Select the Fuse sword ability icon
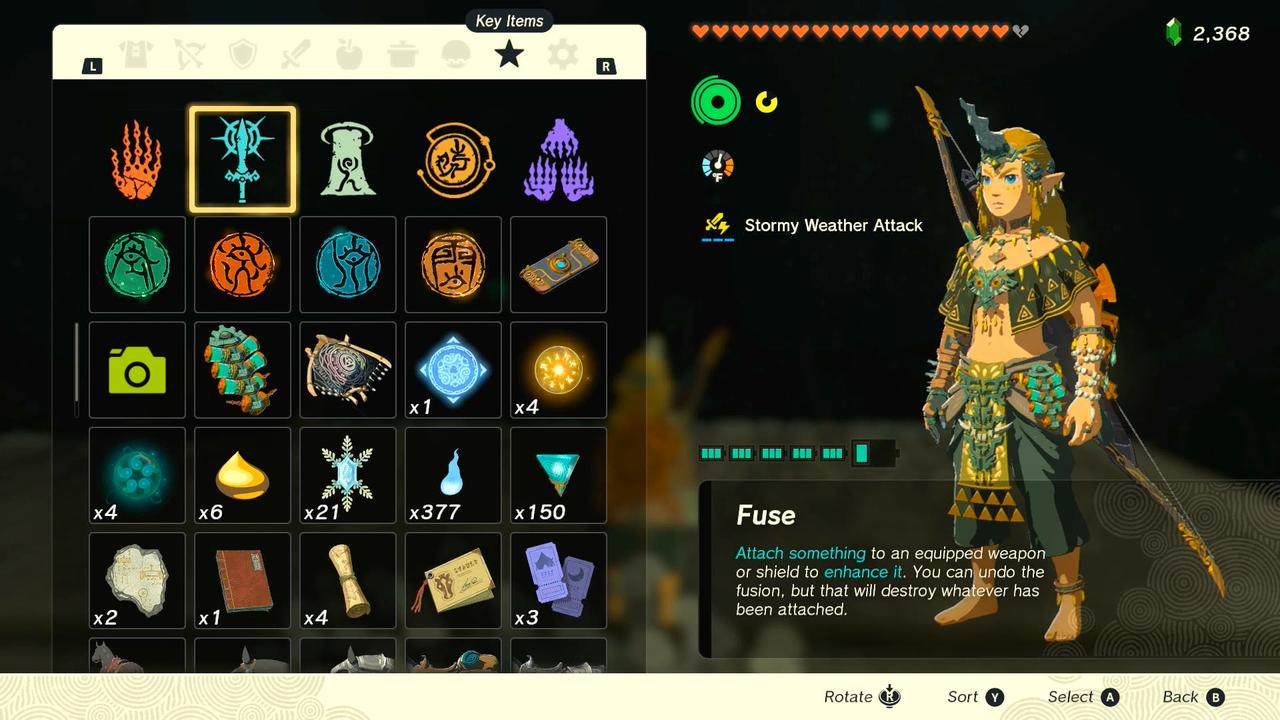 coord(242,160)
